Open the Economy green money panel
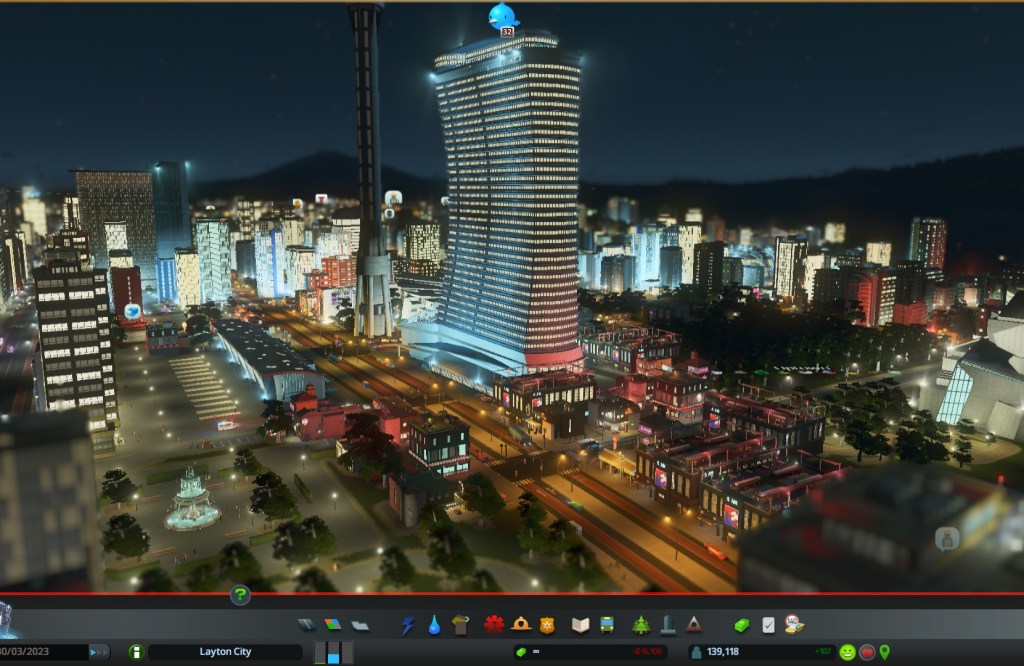The height and width of the screenshot is (666, 1024). (x=741, y=625)
